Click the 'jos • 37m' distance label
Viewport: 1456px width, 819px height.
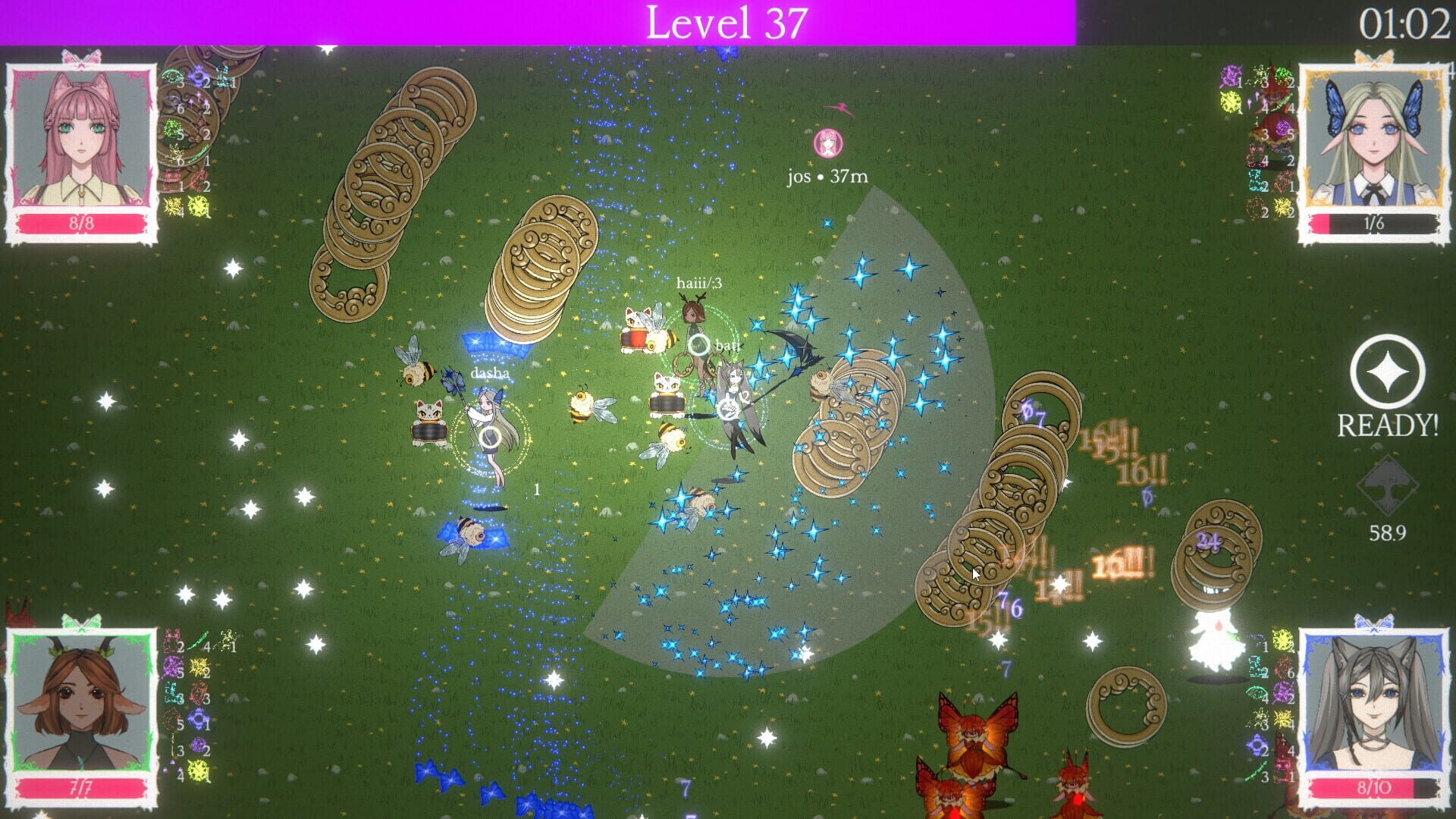click(829, 176)
